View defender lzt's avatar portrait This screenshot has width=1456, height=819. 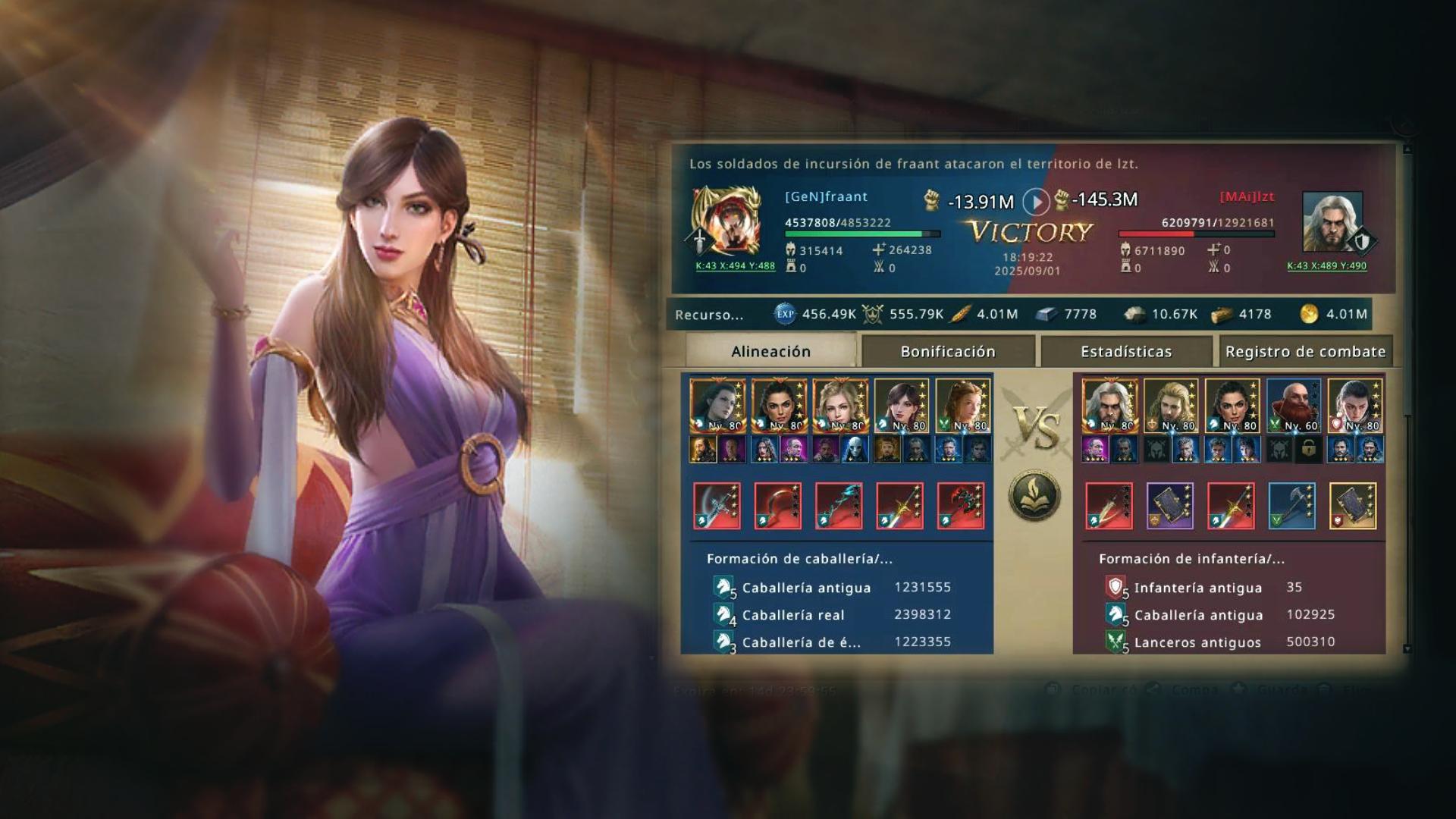pyautogui.click(x=1332, y=221)
